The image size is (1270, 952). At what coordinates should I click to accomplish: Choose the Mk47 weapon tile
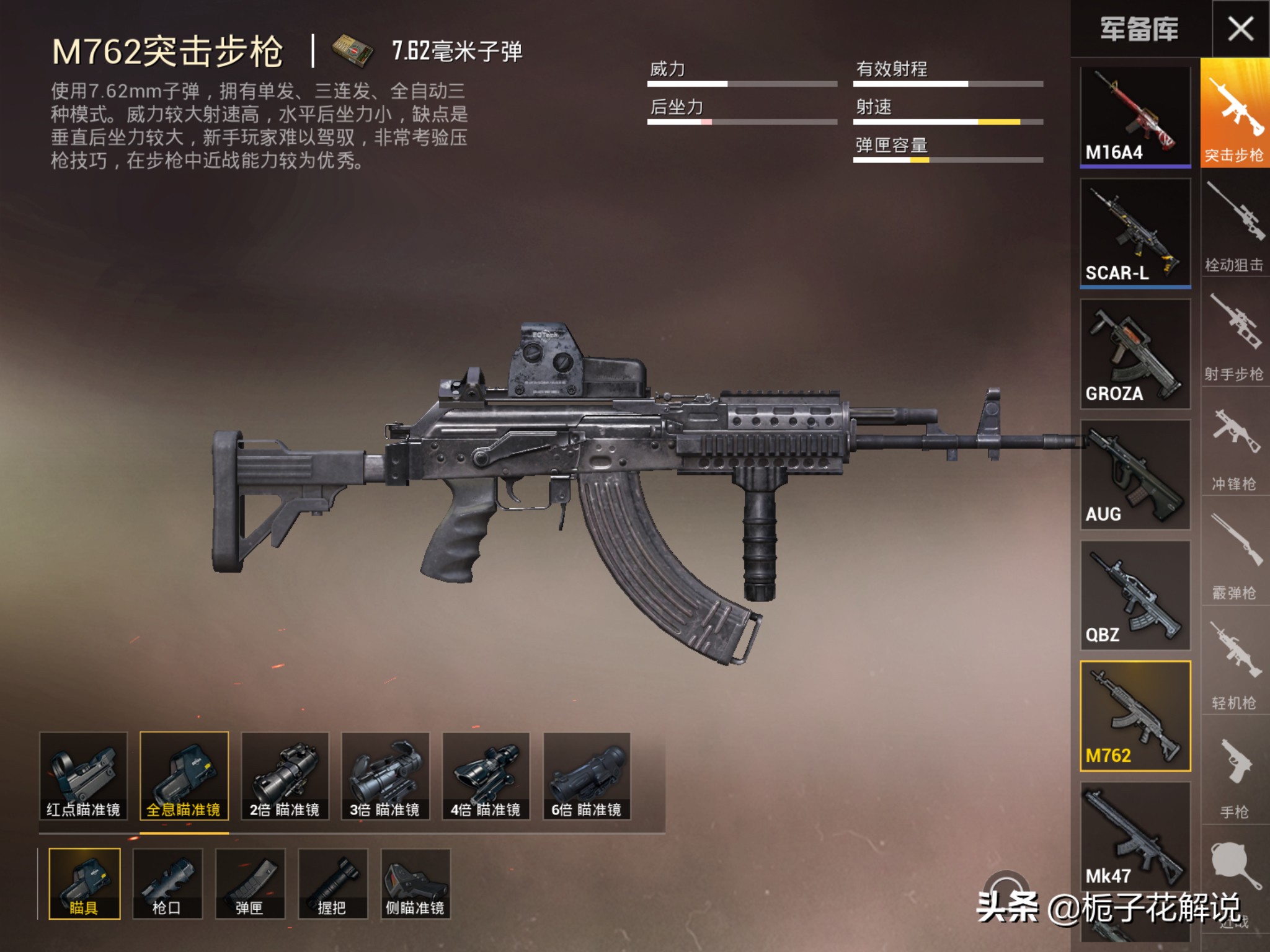pos(1135,835)
